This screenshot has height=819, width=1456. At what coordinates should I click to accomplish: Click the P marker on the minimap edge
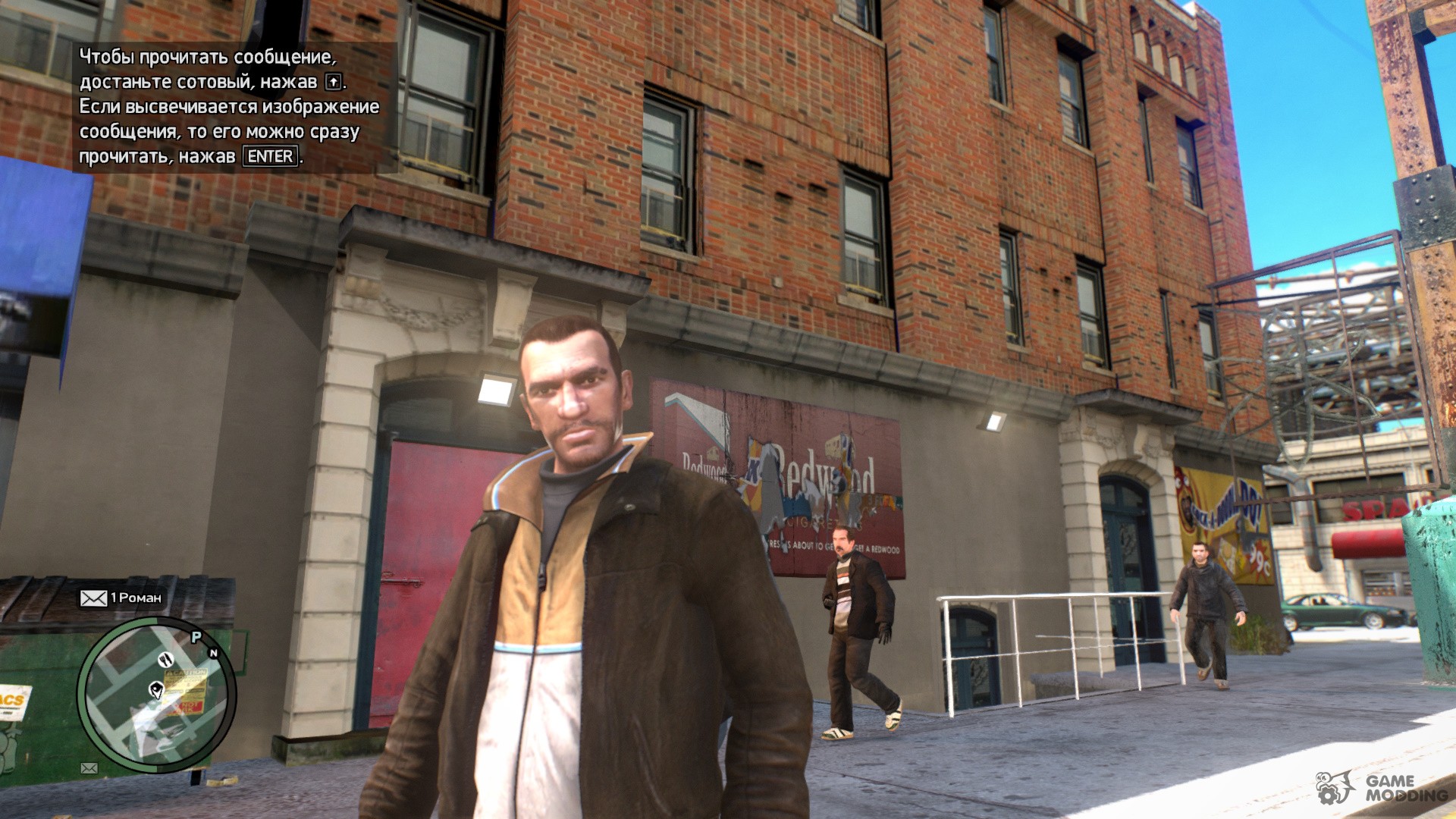196,637
